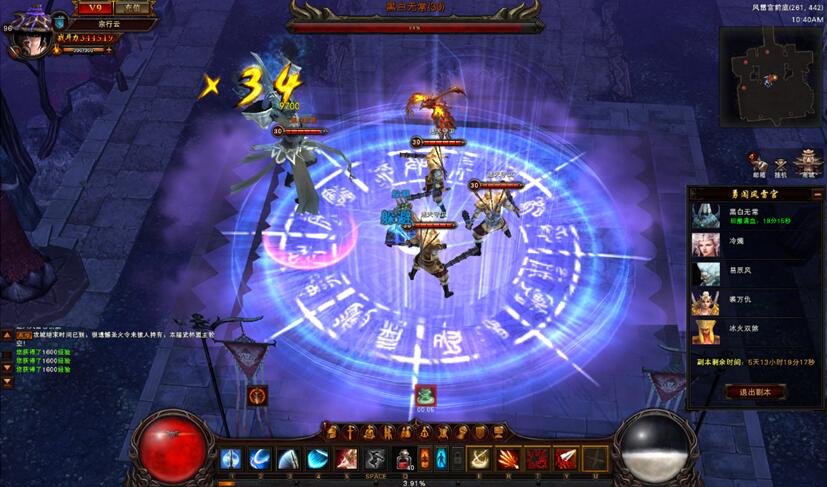
Task: Activate the first blue skill on key 1
Action: (x=231, y=459)
